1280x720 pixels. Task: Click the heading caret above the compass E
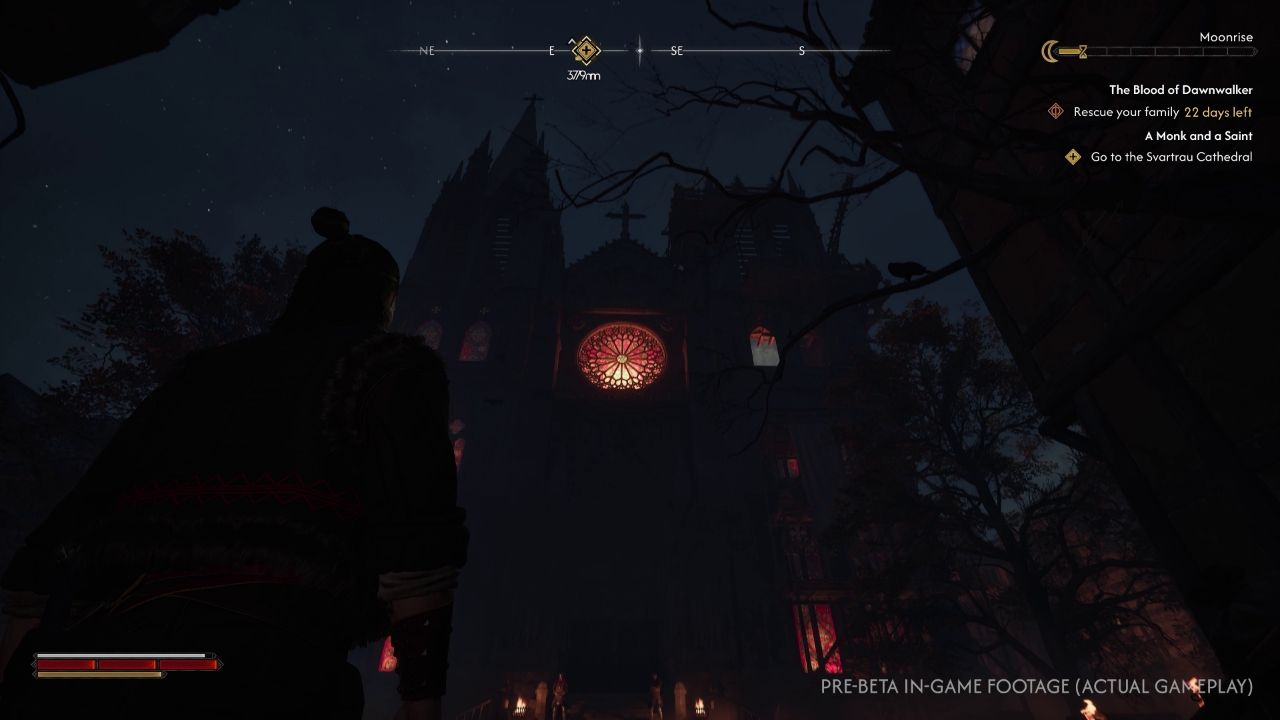[571, 43]
